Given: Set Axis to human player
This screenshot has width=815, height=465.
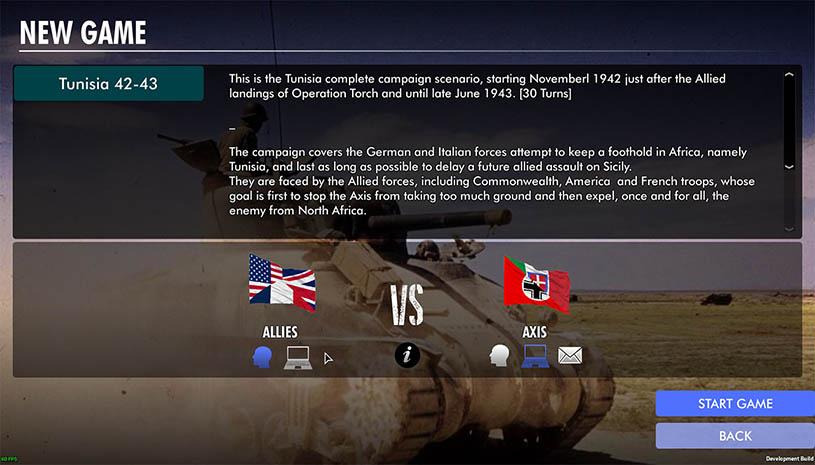Looking at the screenshot, I should pos(500,356).
